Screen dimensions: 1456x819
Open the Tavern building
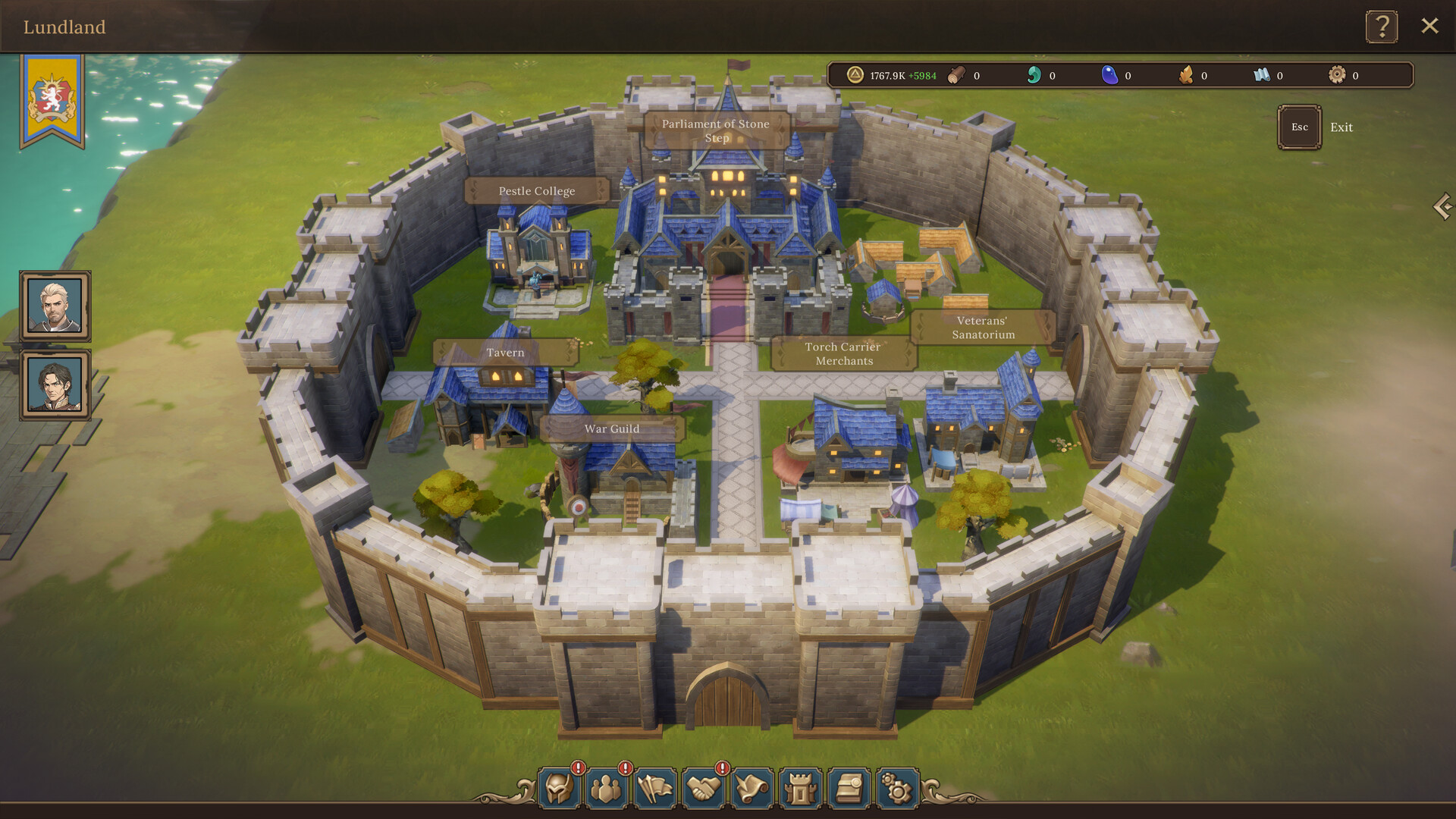(x=505, y=353)
